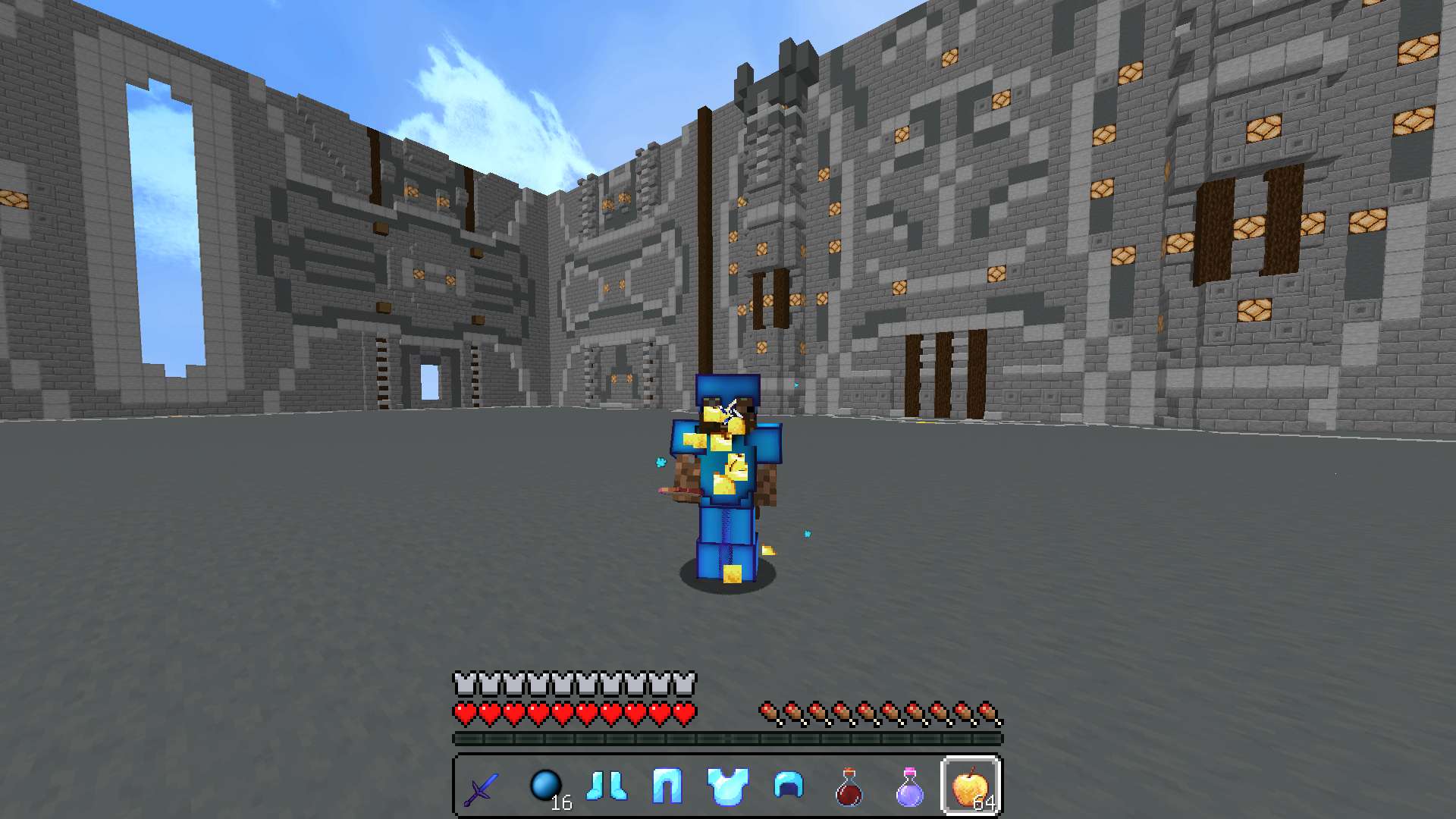Click the experience bar above the hotbar
Screen dimensions: 1456x819
[726, 736]
